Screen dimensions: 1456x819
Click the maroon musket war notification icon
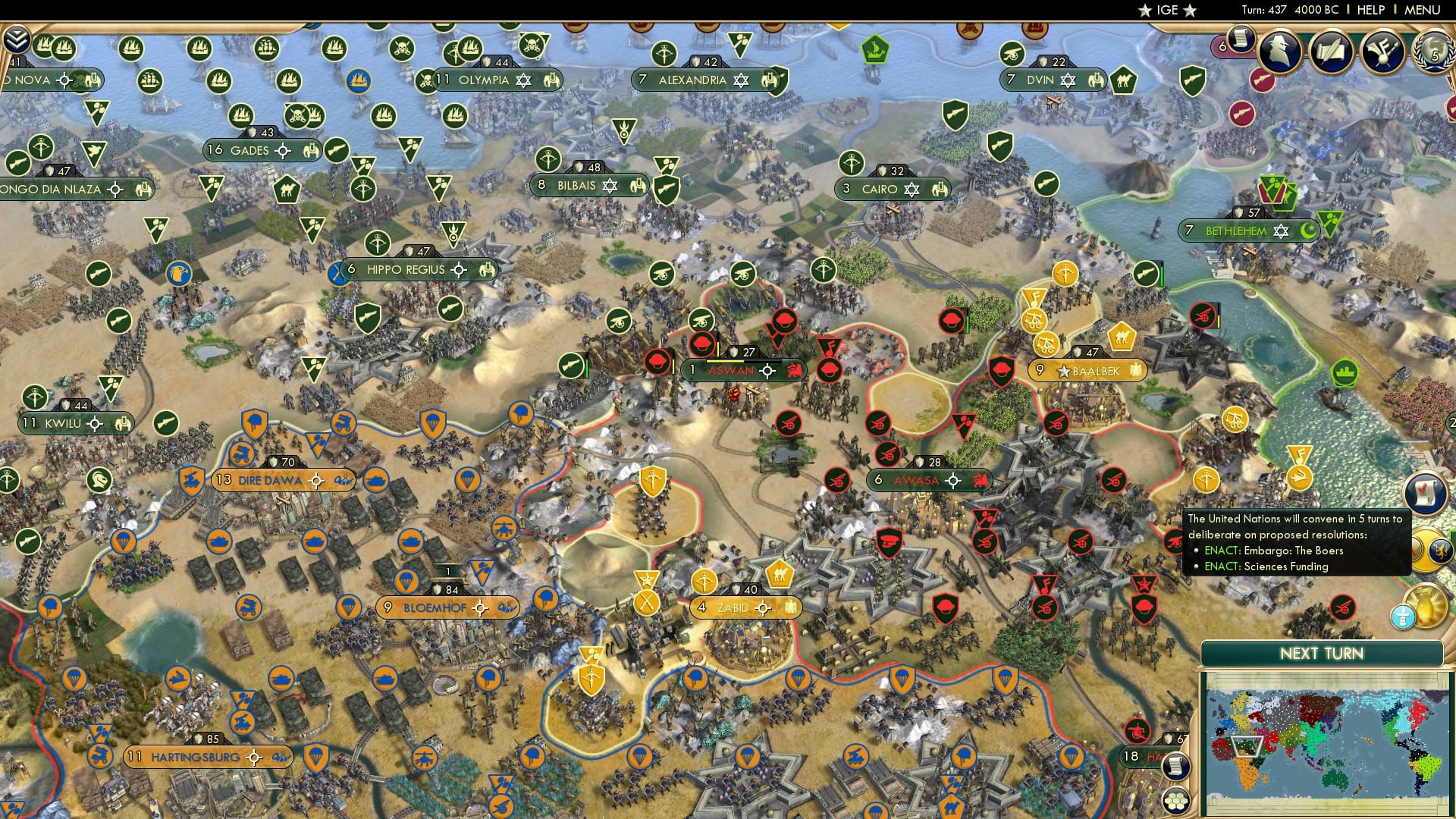click(1261, 81)
